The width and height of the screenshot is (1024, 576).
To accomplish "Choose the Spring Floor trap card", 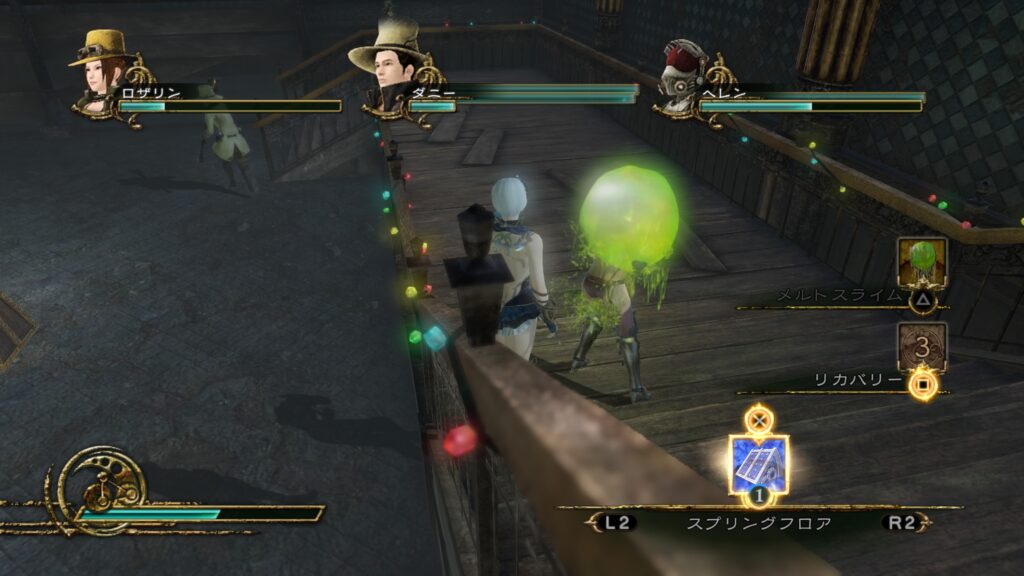I will 759,464.
